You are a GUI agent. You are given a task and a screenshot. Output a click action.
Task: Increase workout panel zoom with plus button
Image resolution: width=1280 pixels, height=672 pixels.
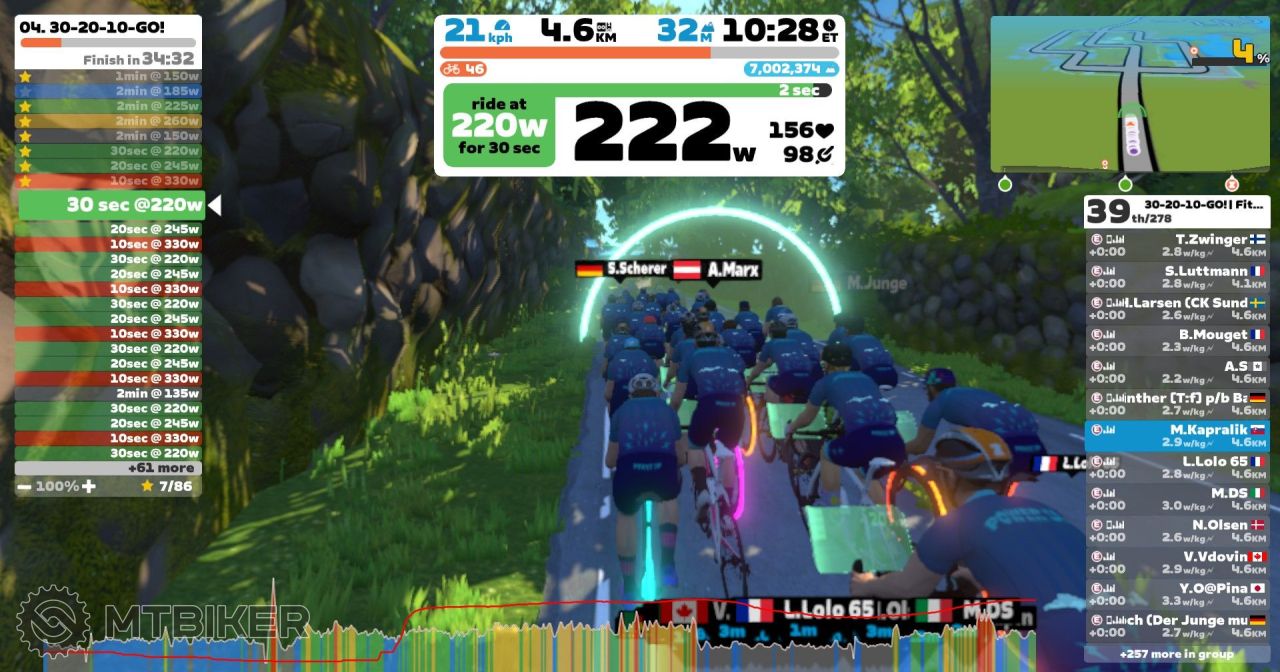click(89, 486)
